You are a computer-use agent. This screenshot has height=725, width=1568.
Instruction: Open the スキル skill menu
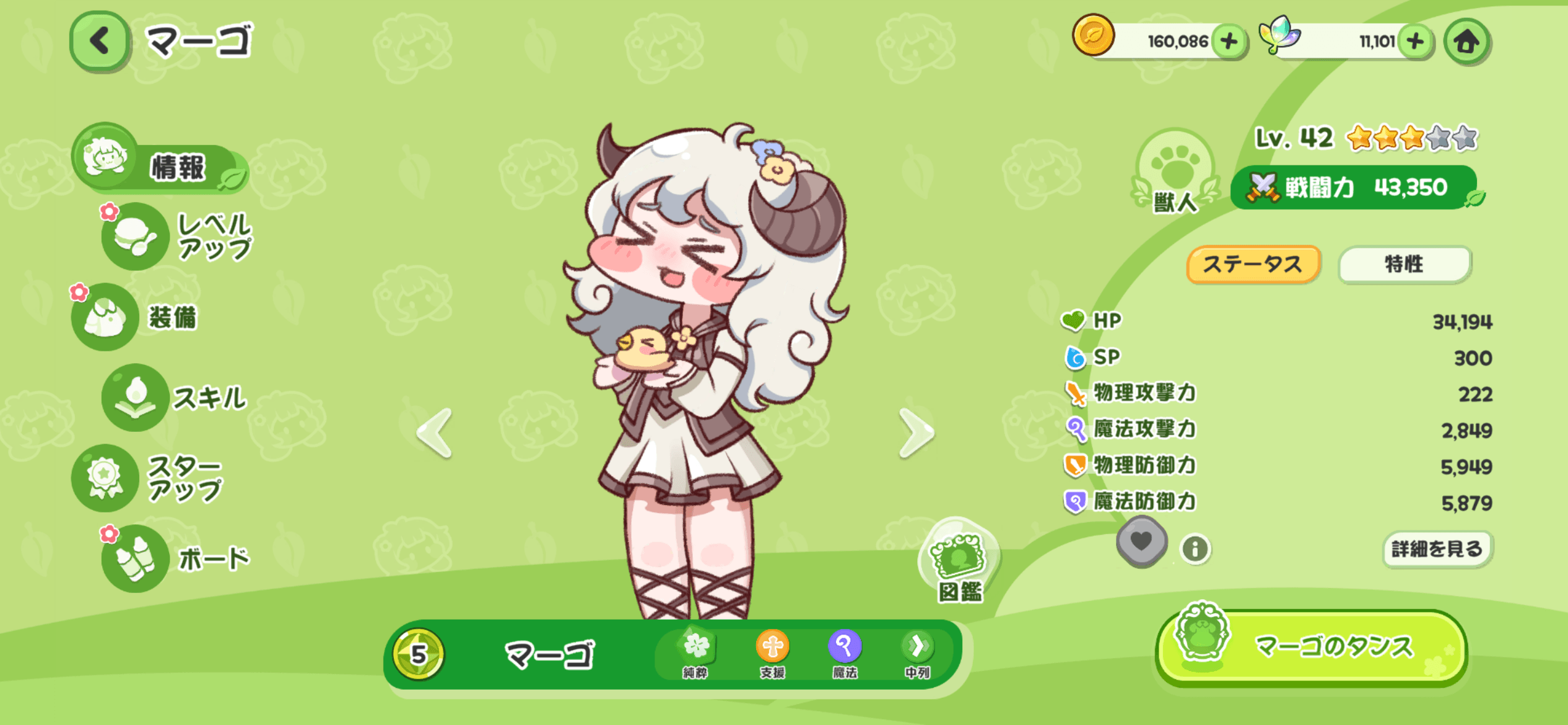[176, 397]
